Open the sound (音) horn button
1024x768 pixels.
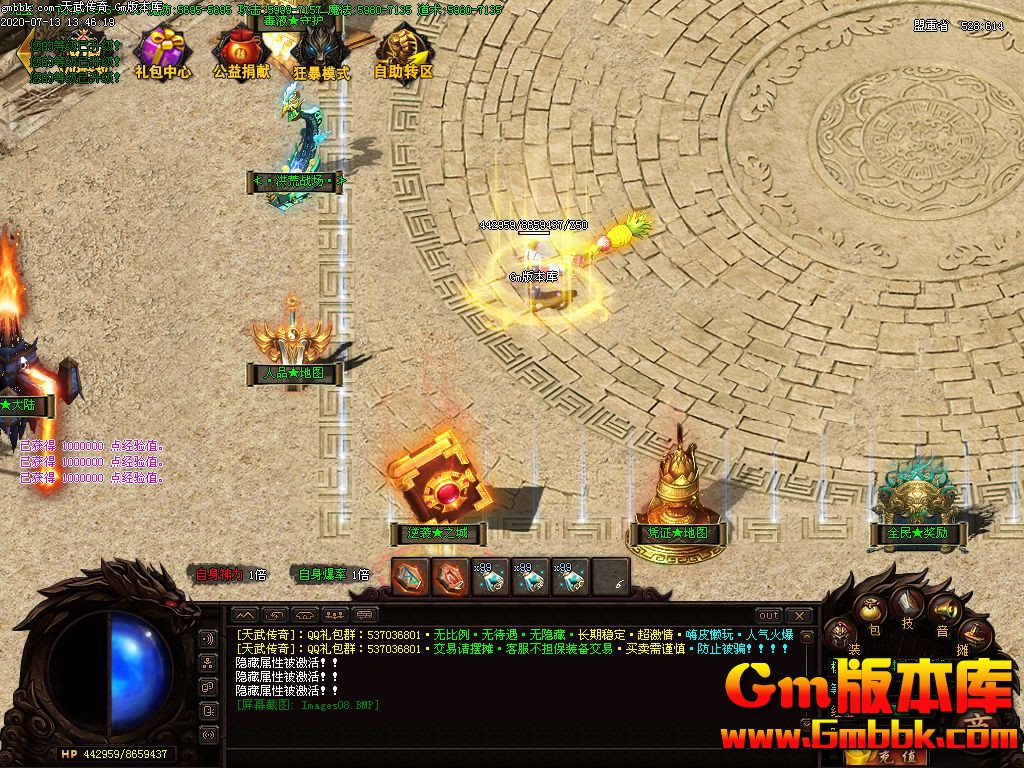(942, 609)
